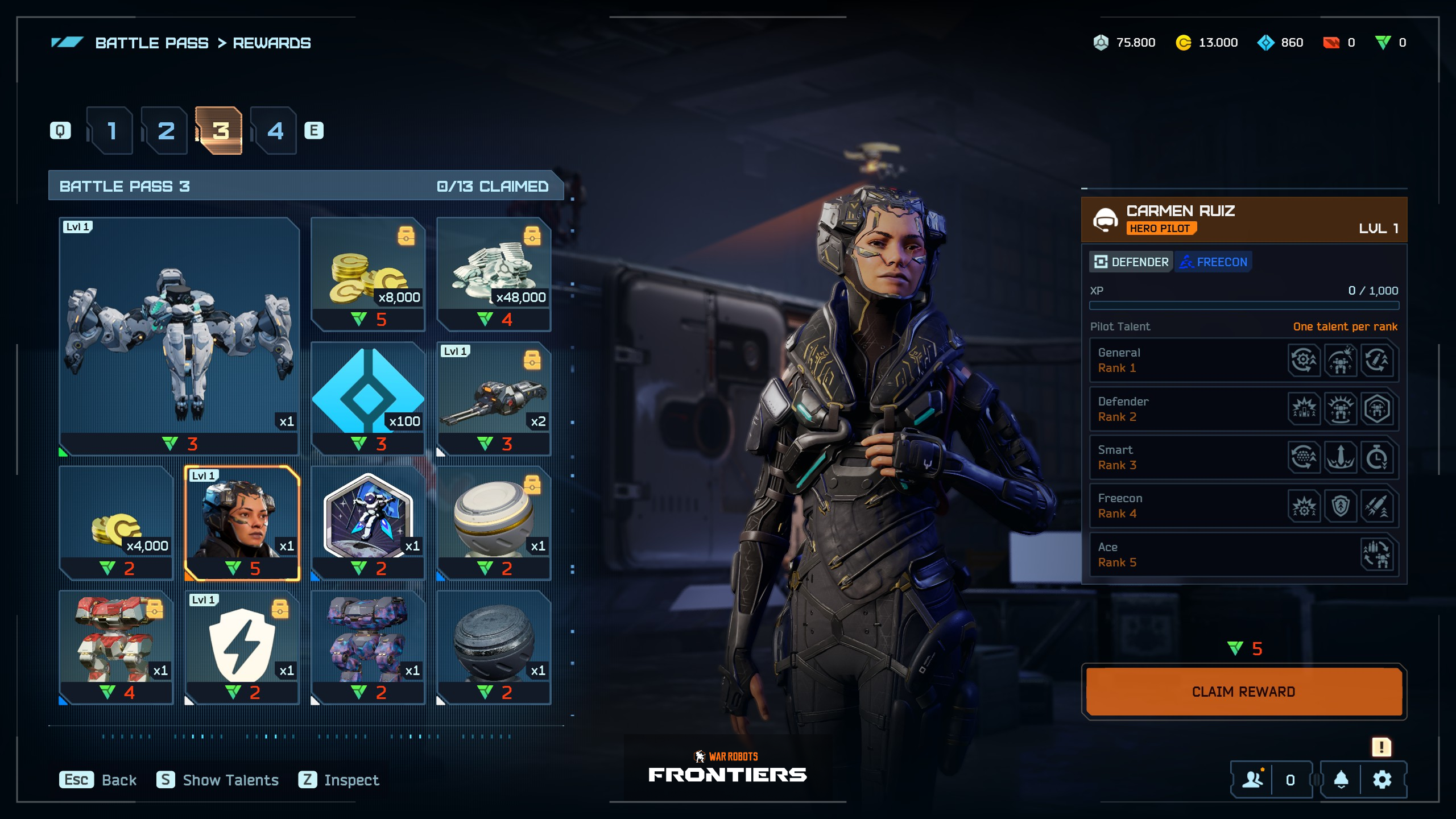
Task: Choose the astronaut badge reward tile
Action: coord(368,523)
